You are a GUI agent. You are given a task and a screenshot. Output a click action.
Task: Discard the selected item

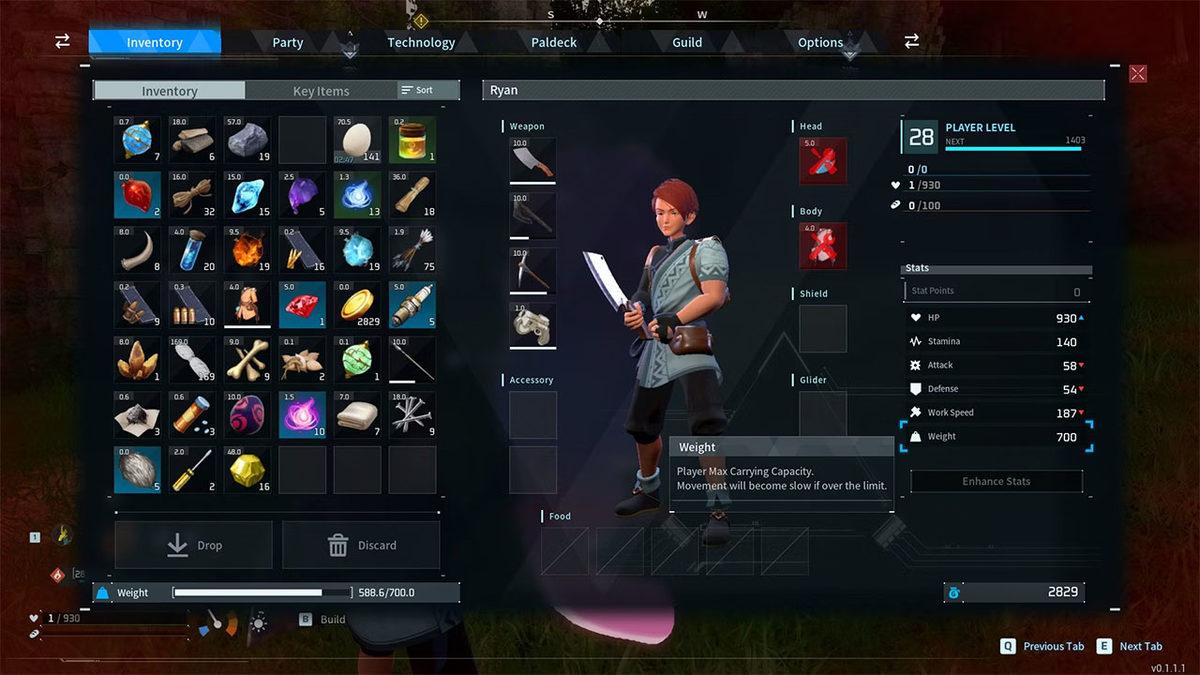(x=361, y=545)
